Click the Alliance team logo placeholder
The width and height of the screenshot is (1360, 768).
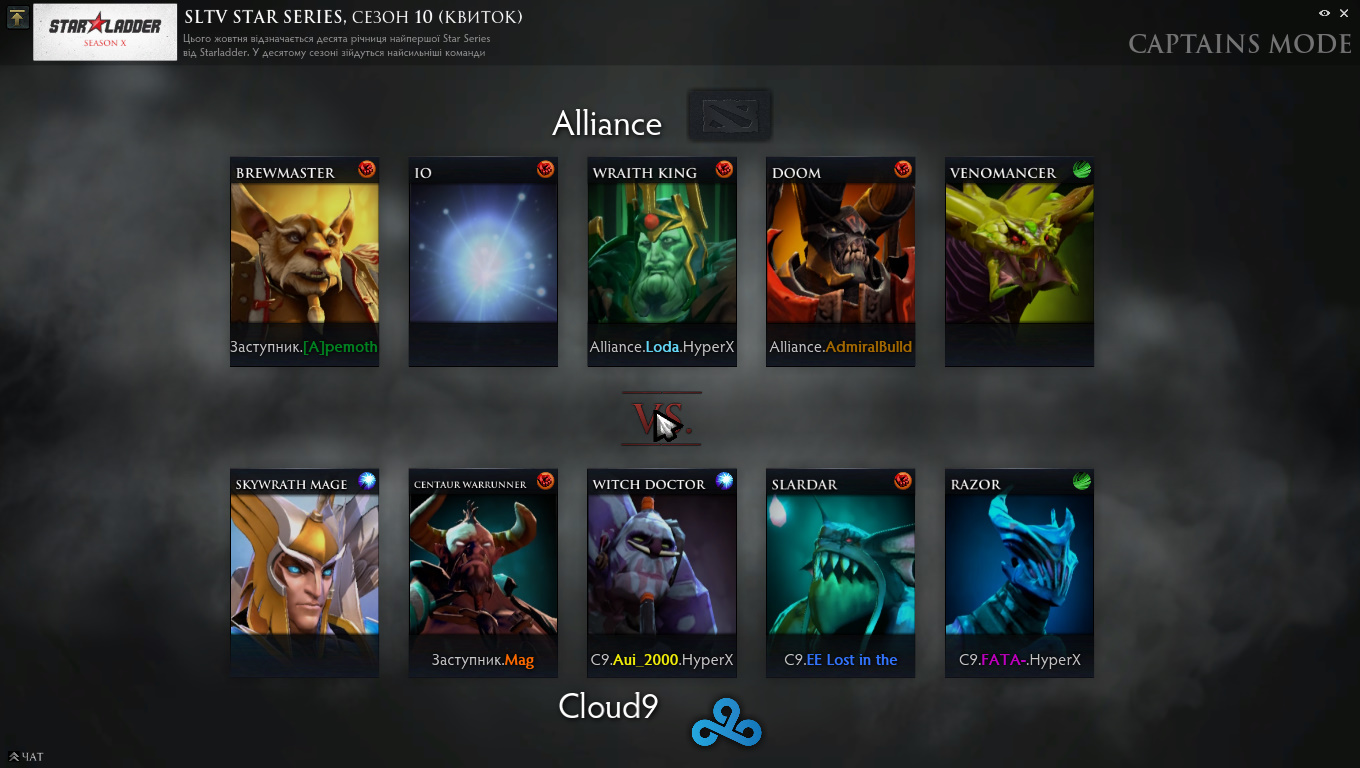[x=729, y=115]
